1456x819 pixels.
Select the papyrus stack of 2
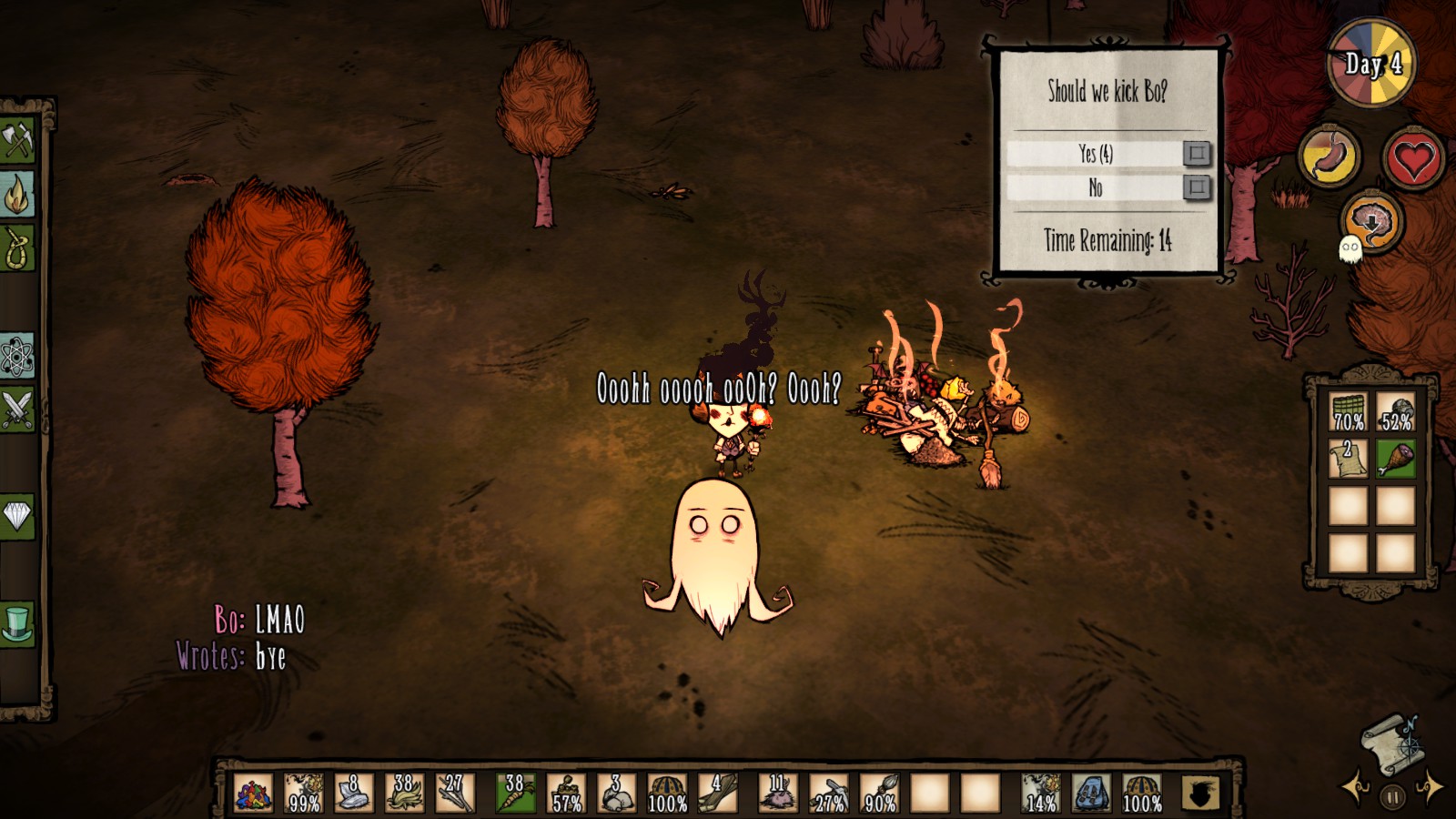pos(1348,458)
